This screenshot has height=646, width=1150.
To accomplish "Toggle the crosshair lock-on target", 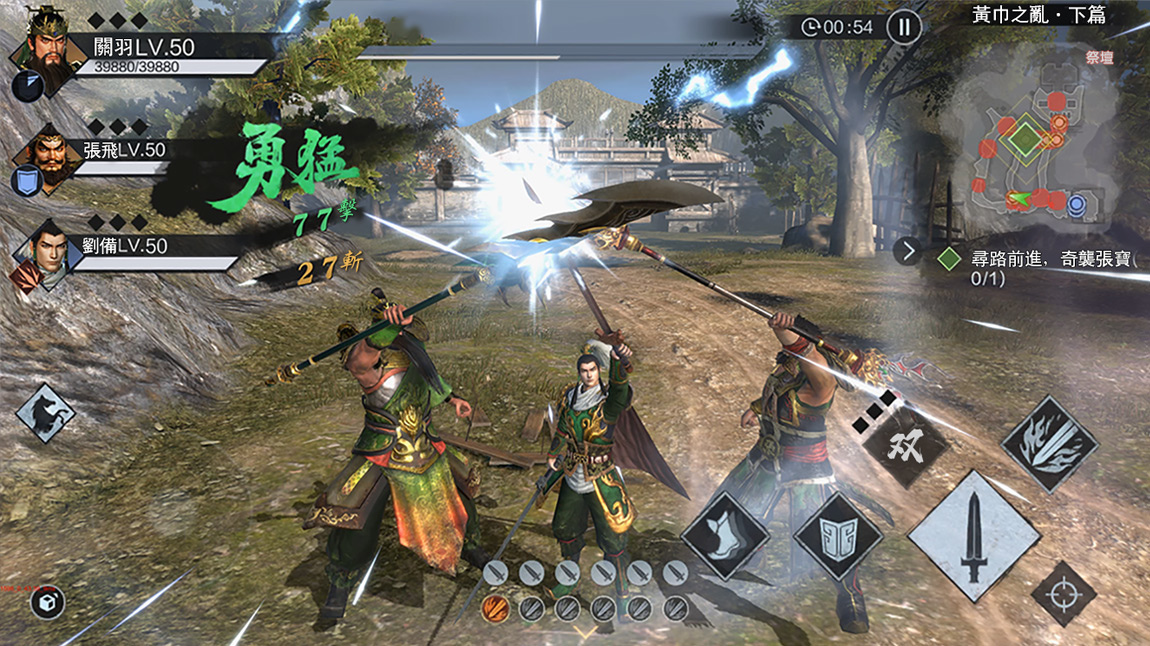I will [x=1064, y=594].
